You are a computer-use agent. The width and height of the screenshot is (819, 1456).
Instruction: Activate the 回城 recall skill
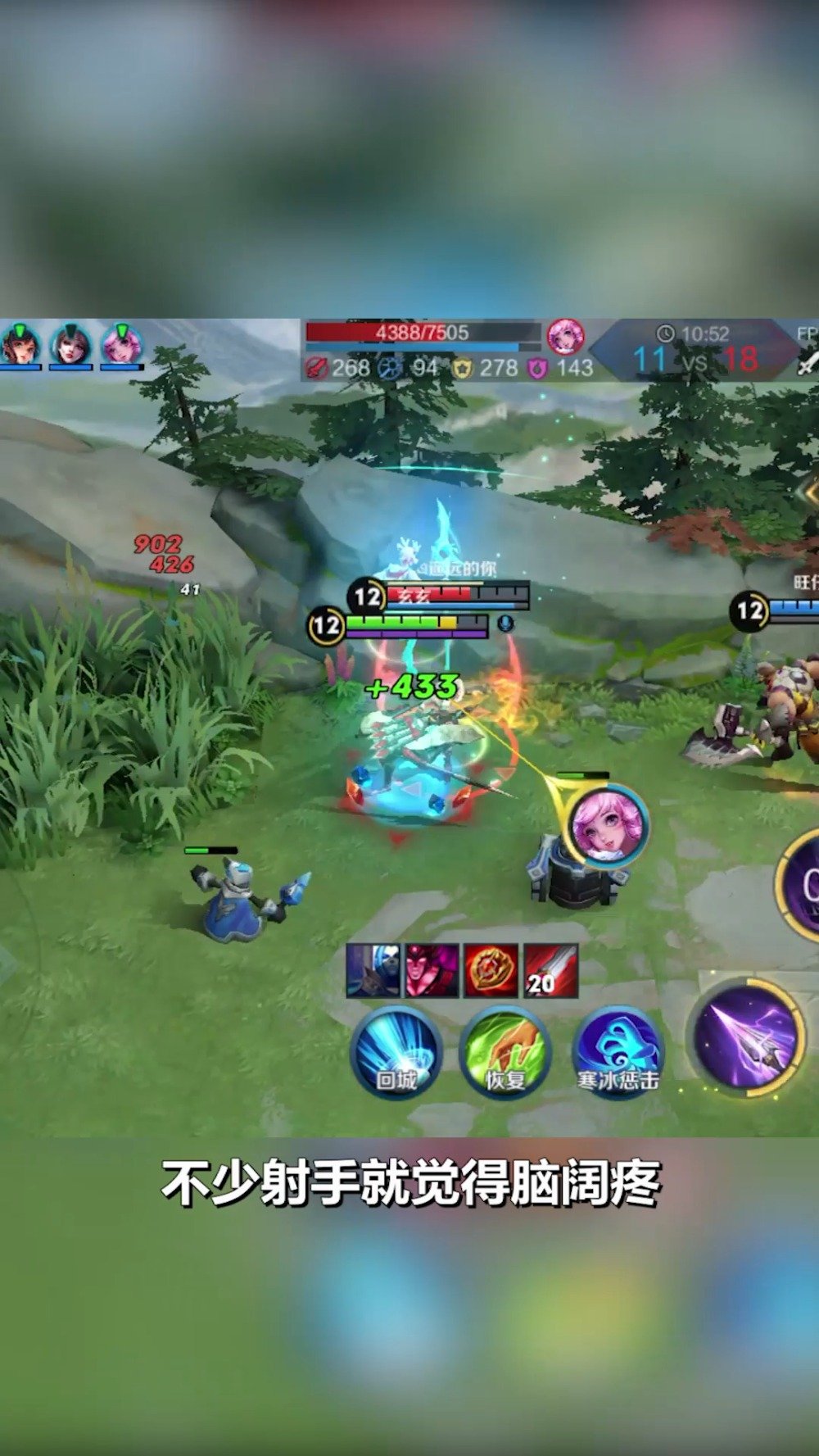coord(396,1054)
